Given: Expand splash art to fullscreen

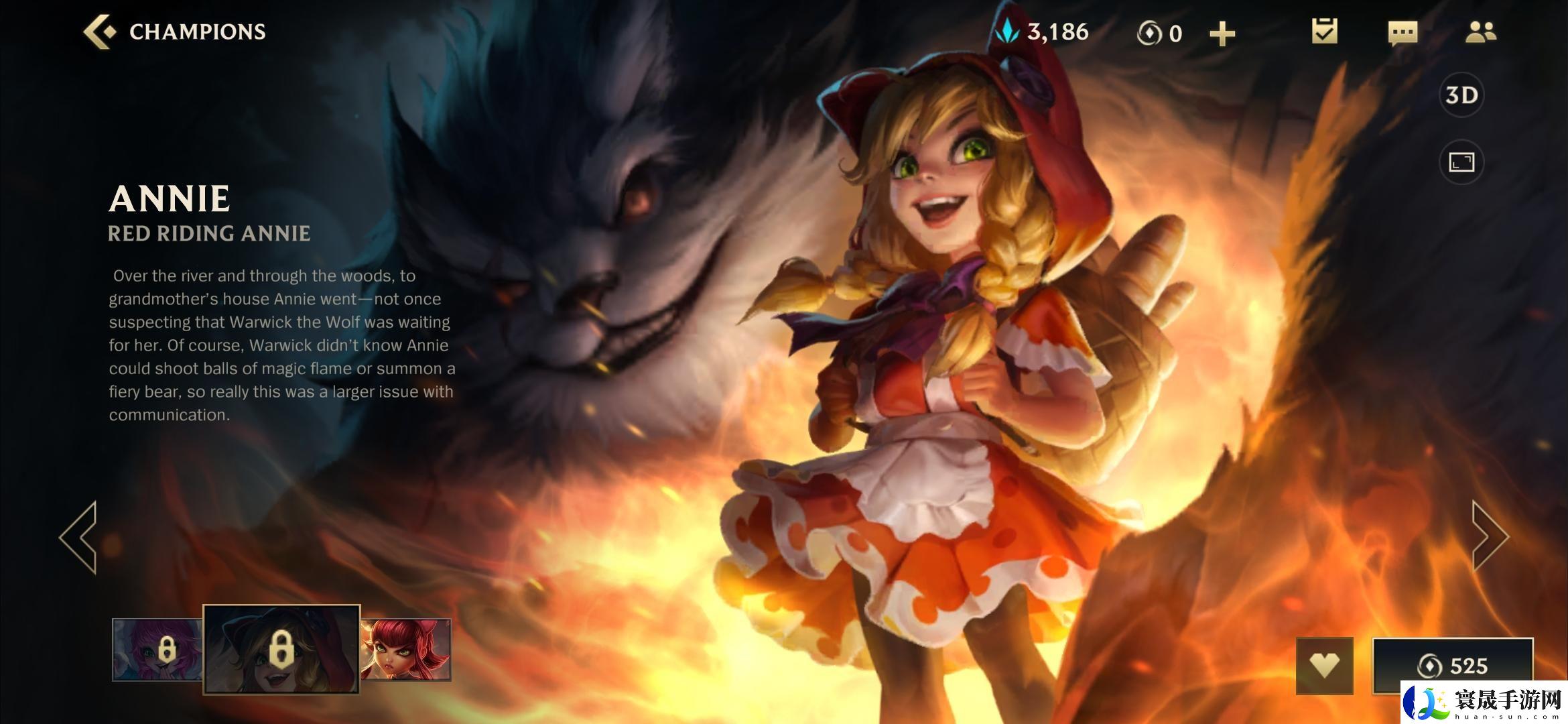Looking at the screenshot, I should tap(1461, 162).
